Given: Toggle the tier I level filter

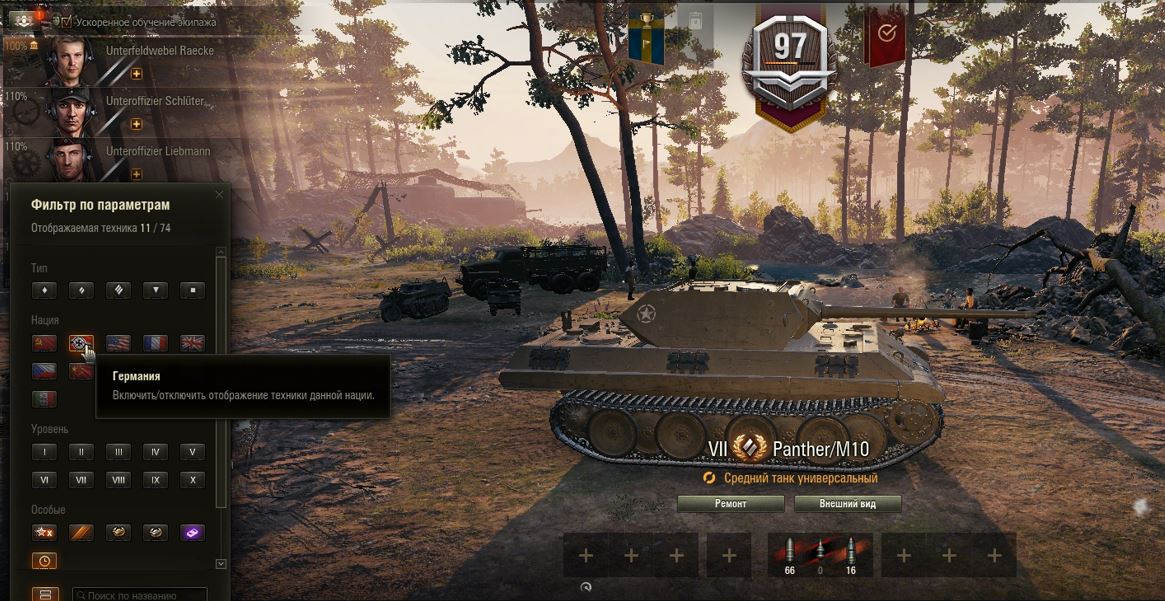Looking at the screenshot, I should click(44, 452).
